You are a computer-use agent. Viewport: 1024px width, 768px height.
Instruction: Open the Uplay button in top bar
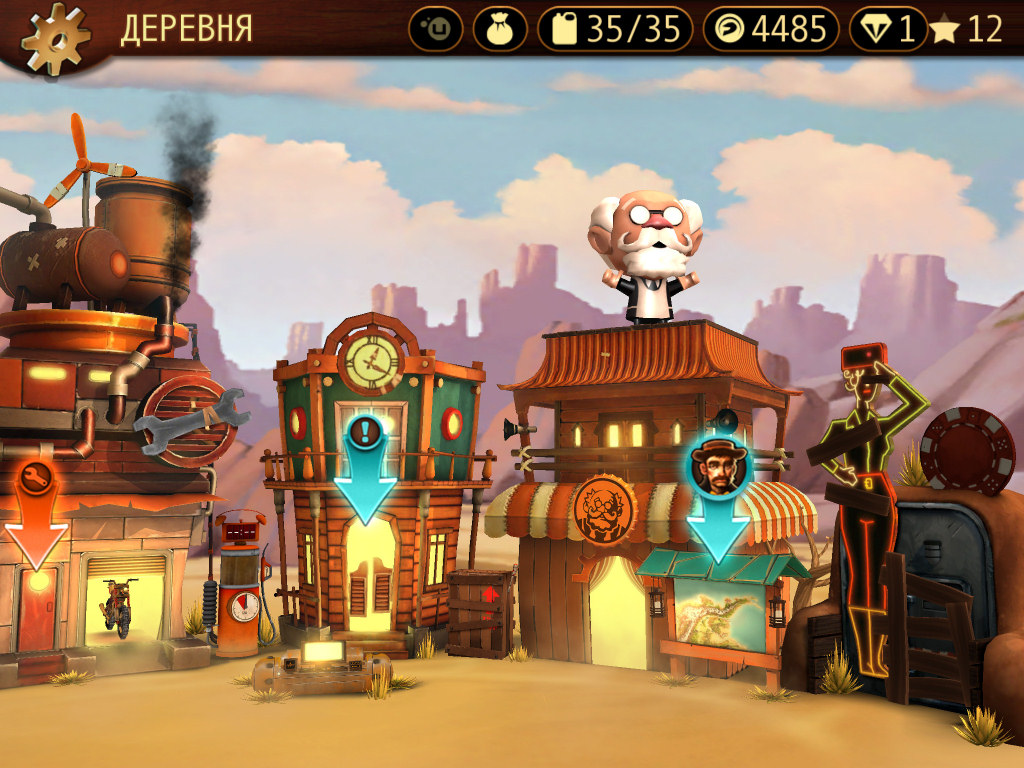pyautogui.click(x=435, y=29)
